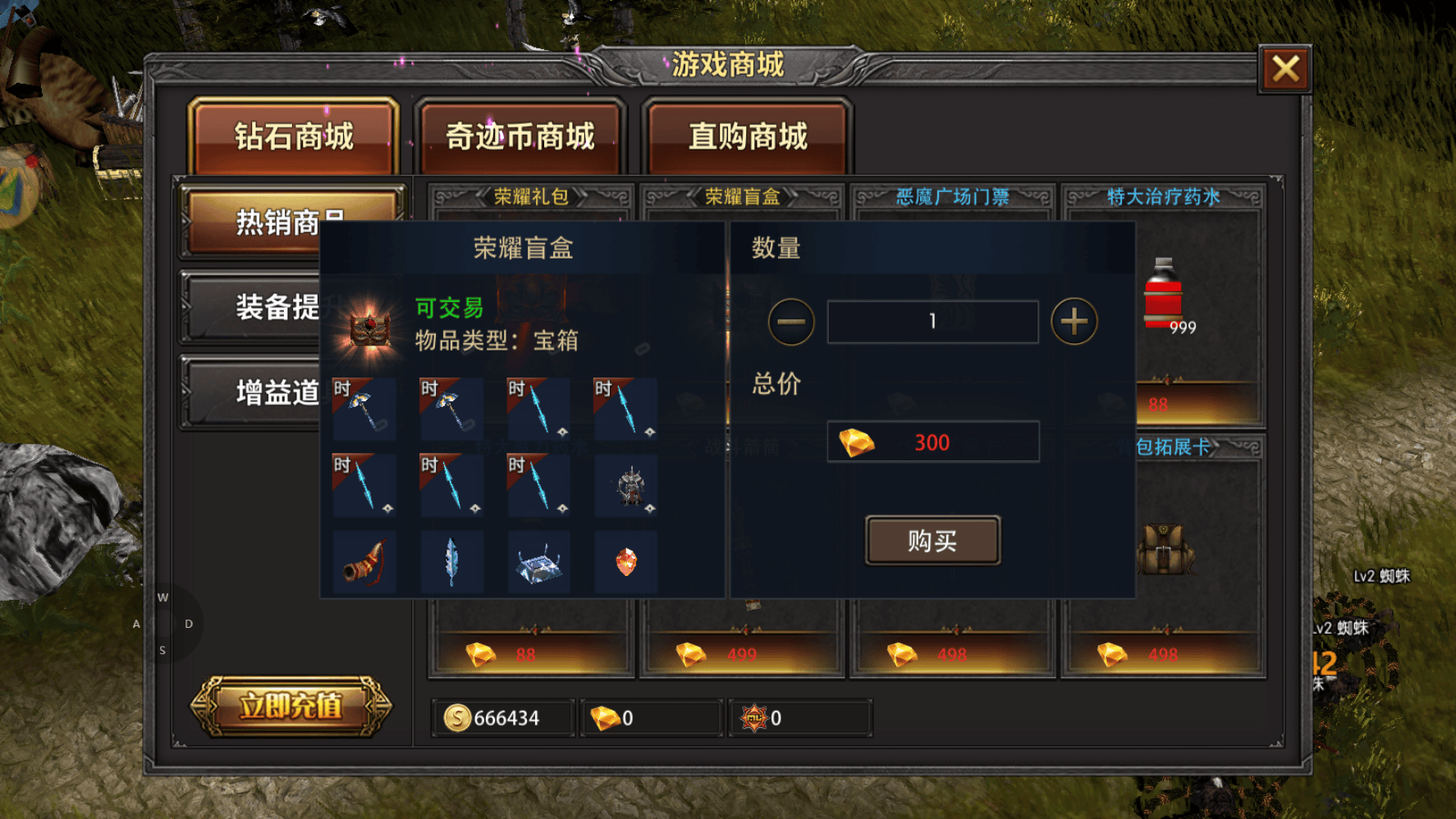Choose the backpack expansion card item
Screen dimensions: 1456x819
(1165, 550)
